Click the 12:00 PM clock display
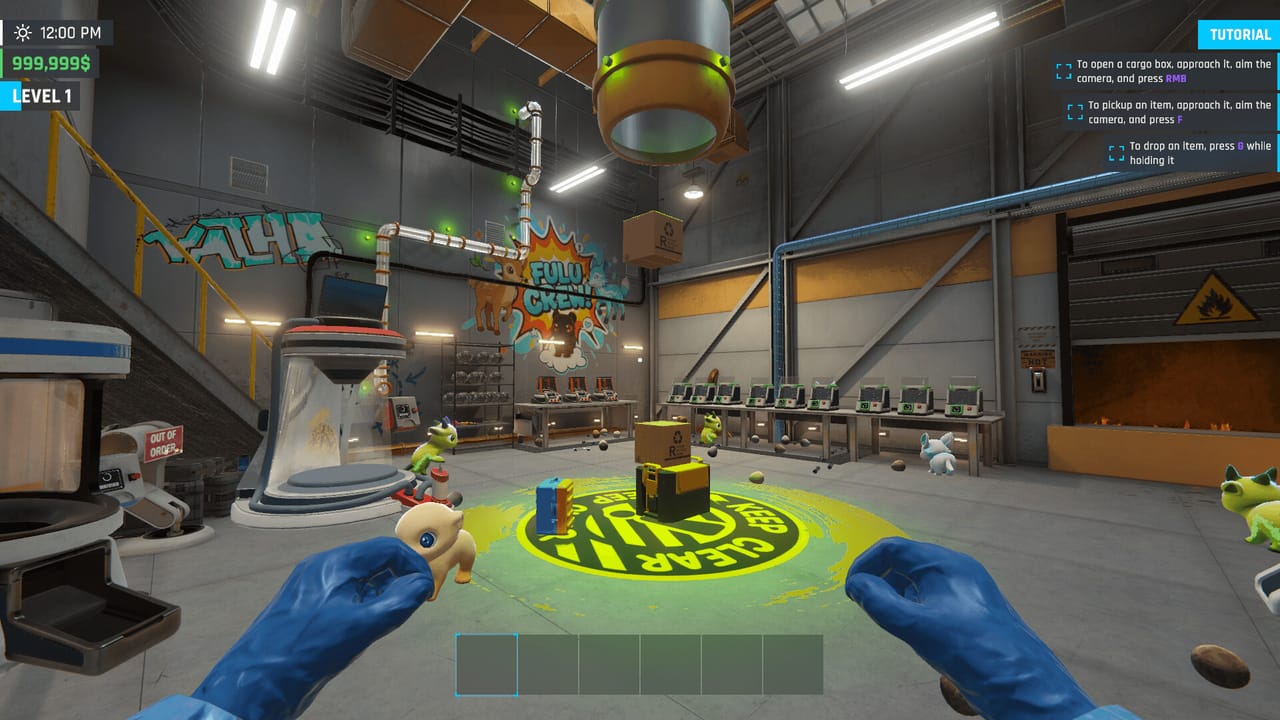 70,32
